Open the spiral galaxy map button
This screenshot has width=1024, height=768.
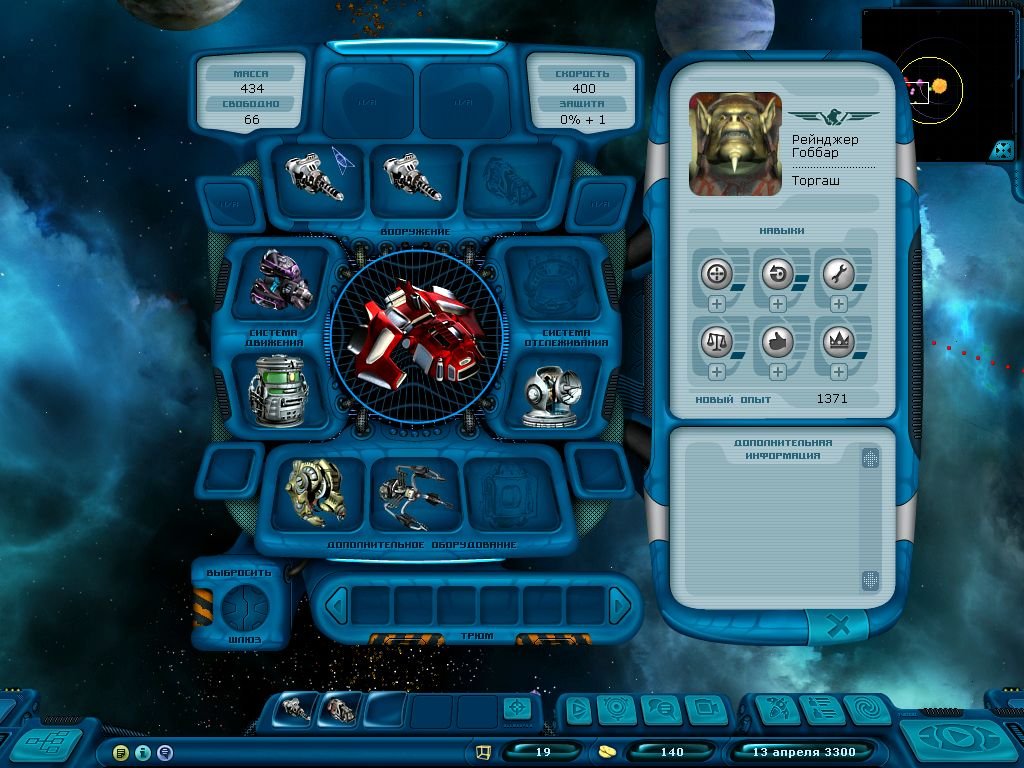pyautogui.click(x=866, y=709)
